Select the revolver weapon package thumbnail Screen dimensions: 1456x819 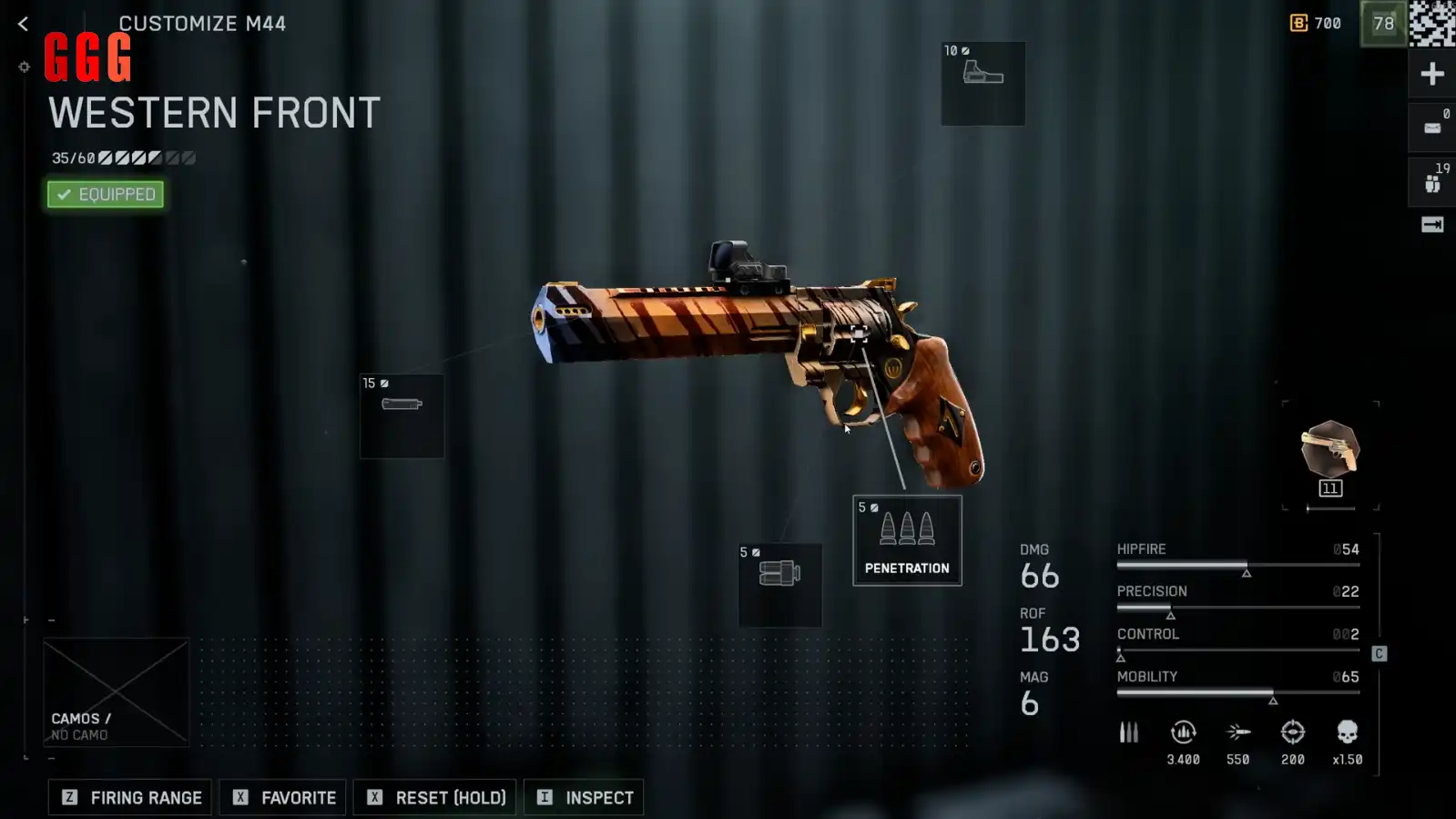[x=1329, y=453]
